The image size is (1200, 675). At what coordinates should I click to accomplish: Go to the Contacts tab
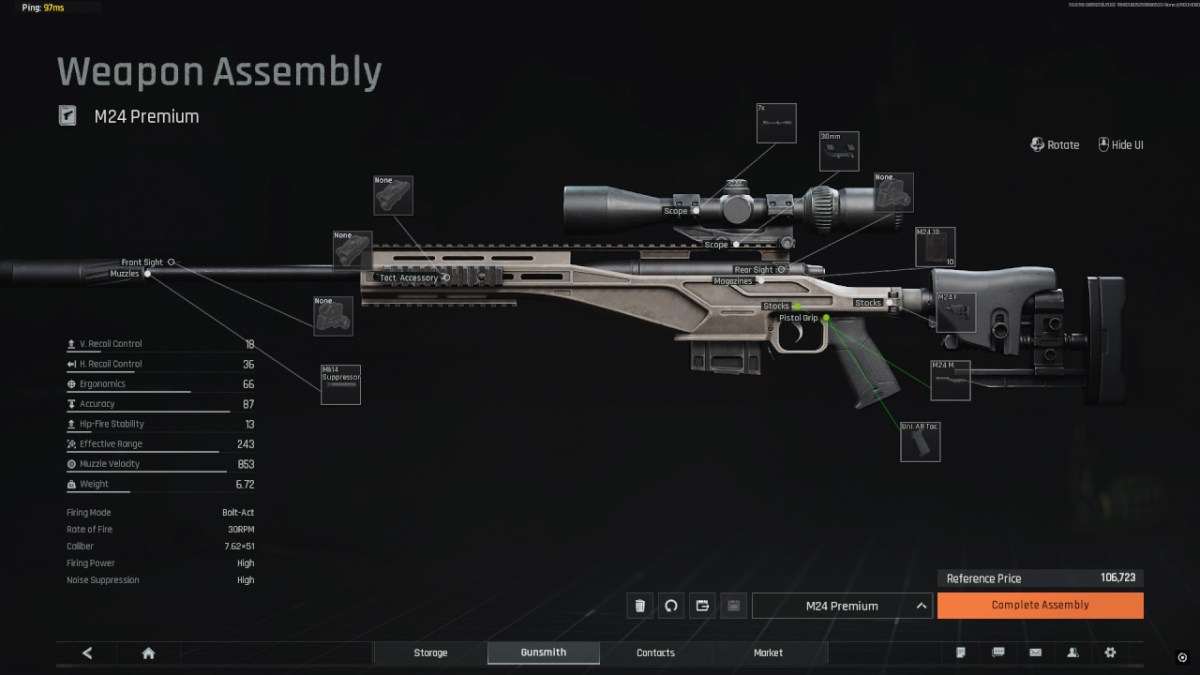656,653
